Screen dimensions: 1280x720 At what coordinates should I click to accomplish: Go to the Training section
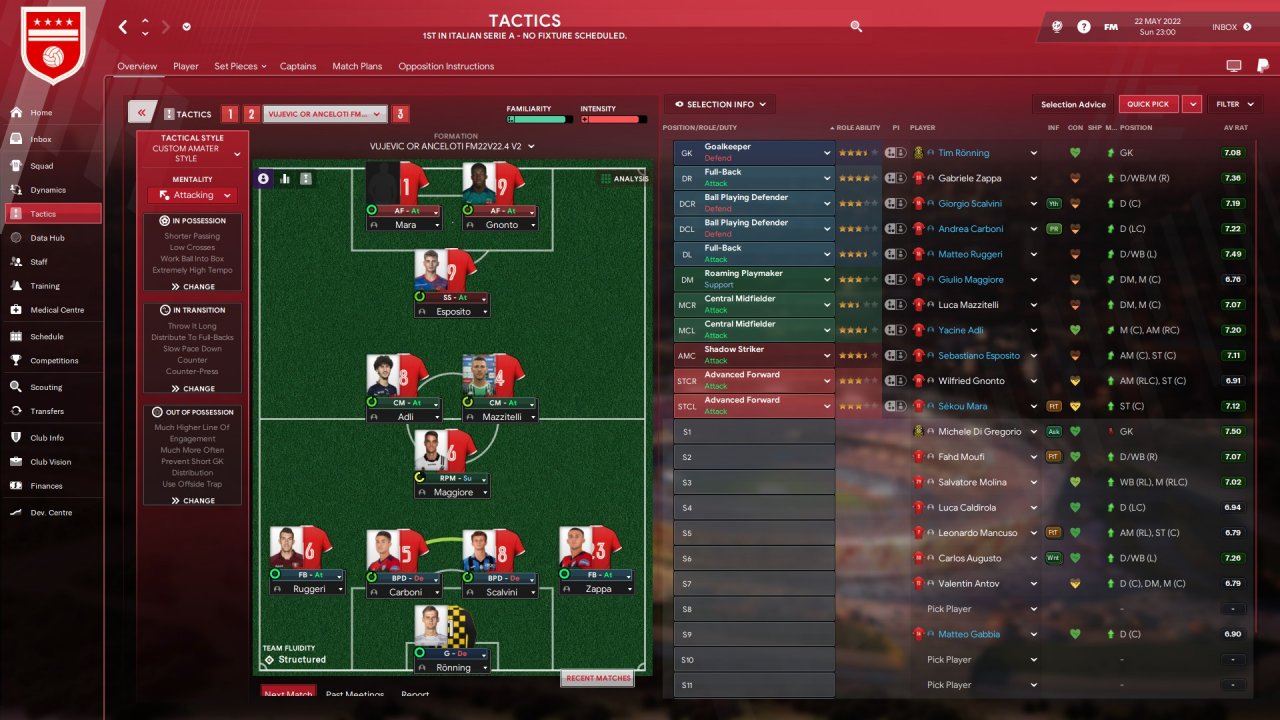[x=44, y=286]
